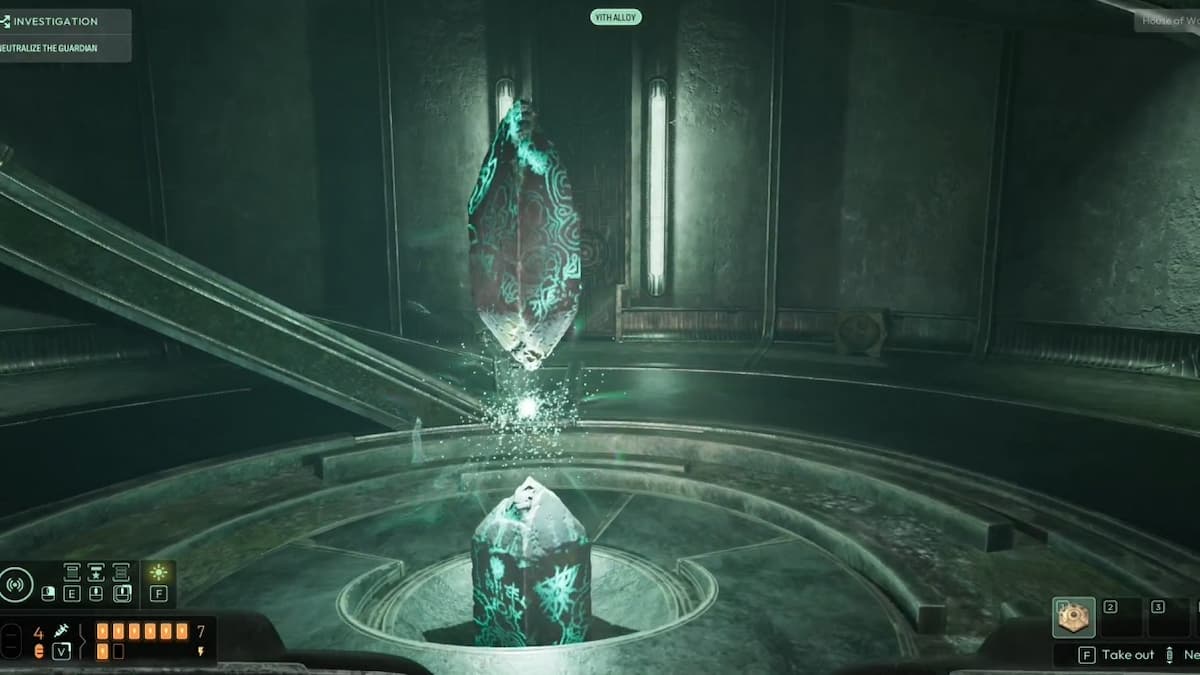Activate the circular signal scanner icon
The height and width of the screenshot is (675, 1200).
[16, 583]
